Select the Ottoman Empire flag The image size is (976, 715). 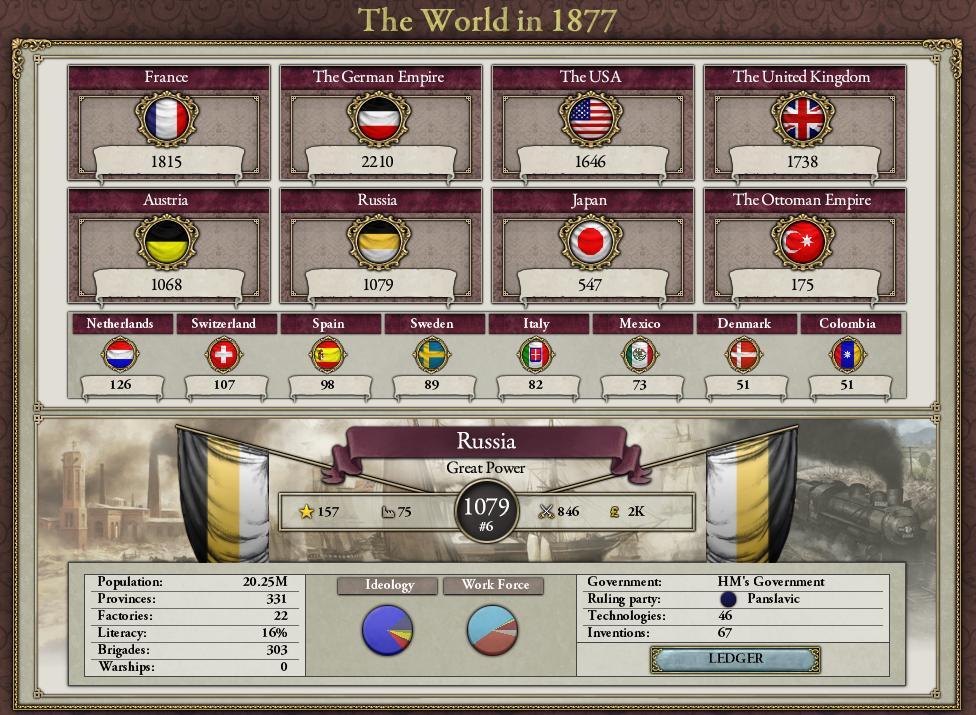(x=802, y=243)
